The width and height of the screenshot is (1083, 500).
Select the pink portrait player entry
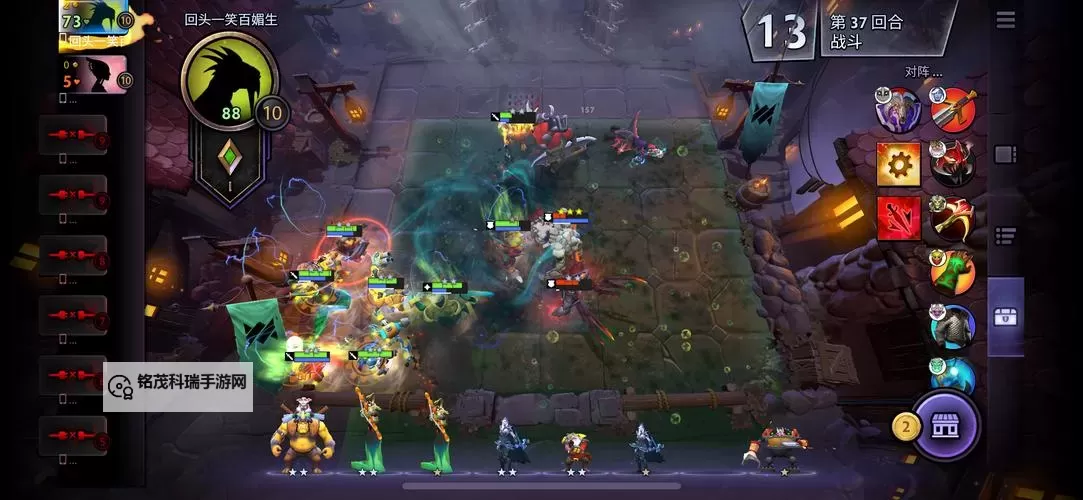pos(94,75)
